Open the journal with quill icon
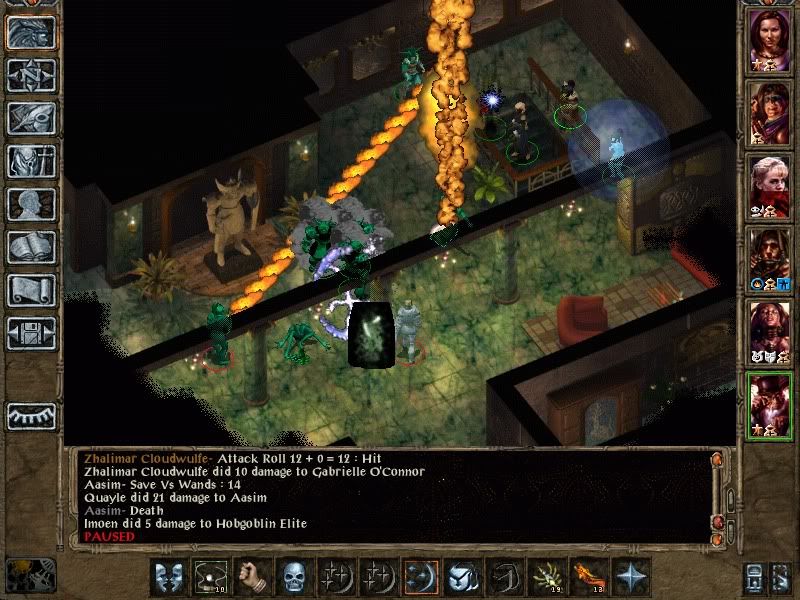The height and width of the screenshot is (600, 800). point(31,118)
